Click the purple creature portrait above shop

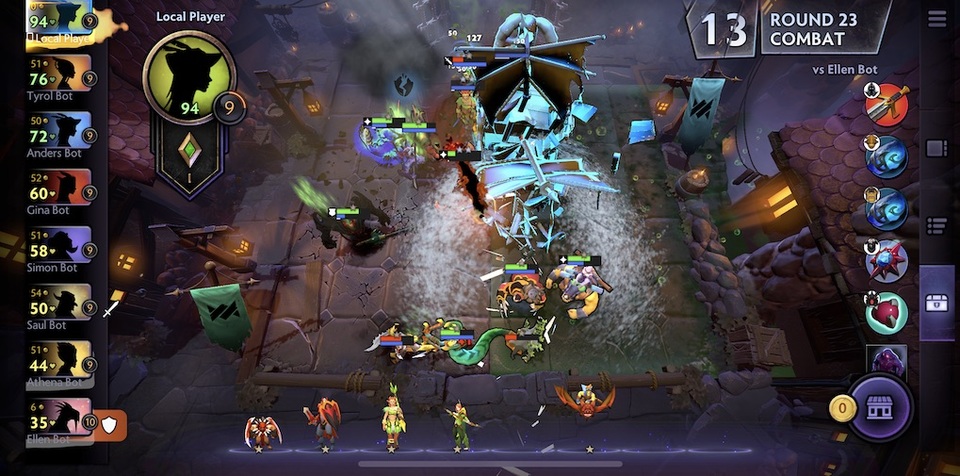pyautogui.click(x=887, y=359)
